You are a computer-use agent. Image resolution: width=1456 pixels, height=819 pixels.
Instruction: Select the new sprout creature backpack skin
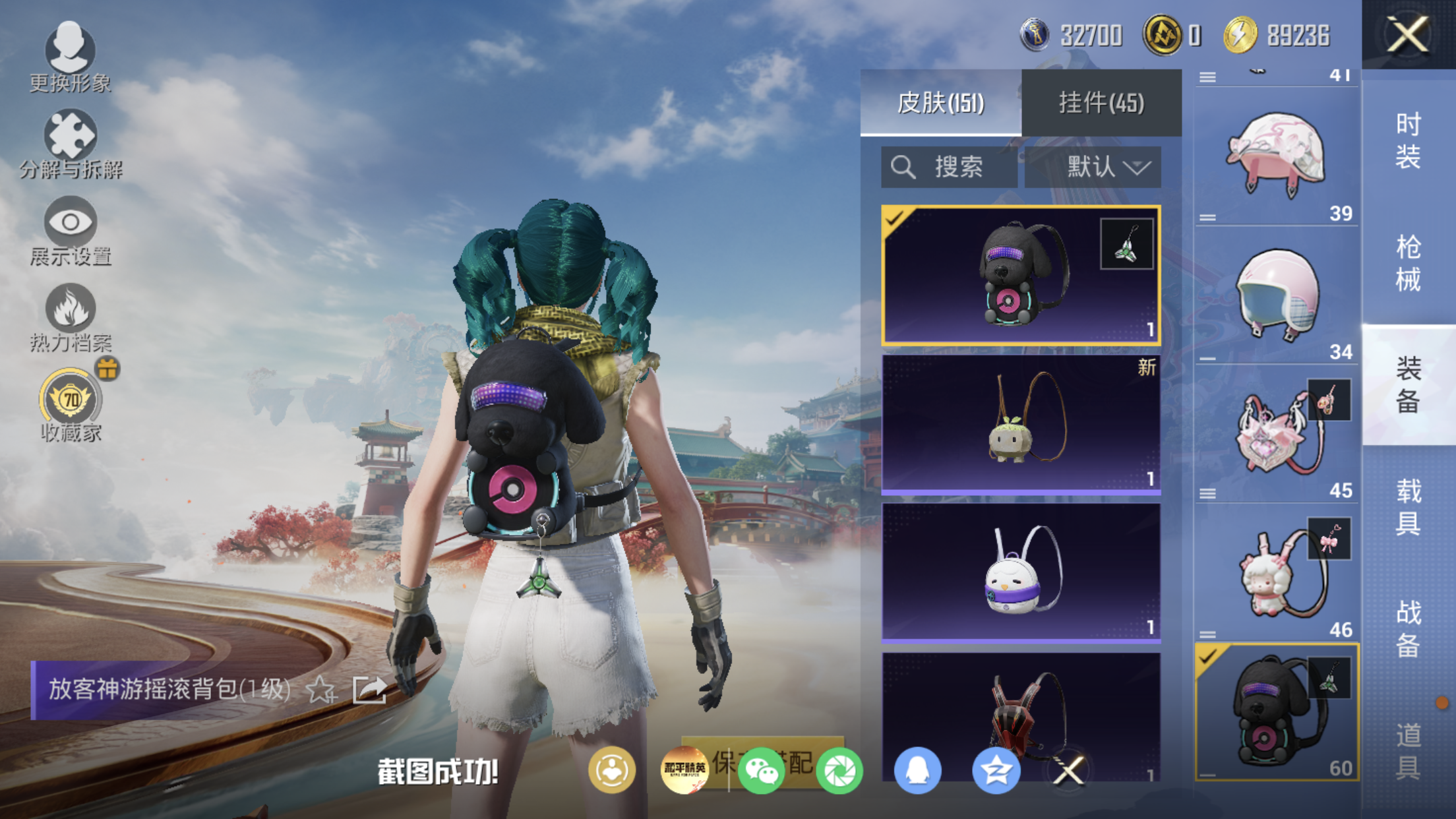(x=1021, y=423)
